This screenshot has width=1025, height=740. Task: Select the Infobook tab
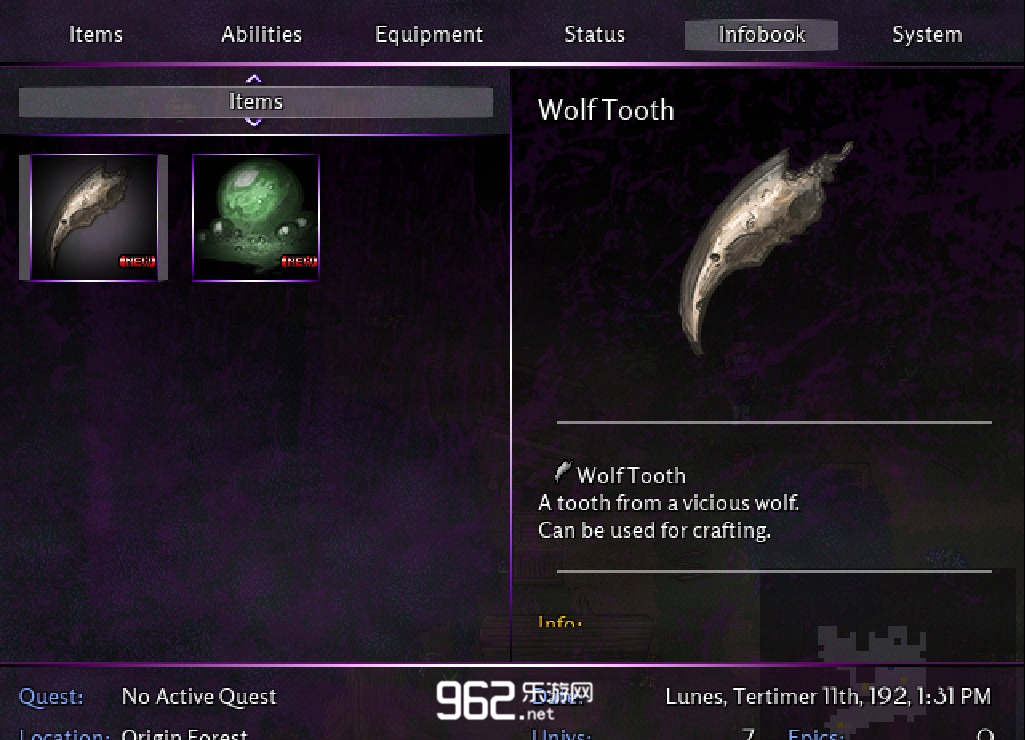761,35
